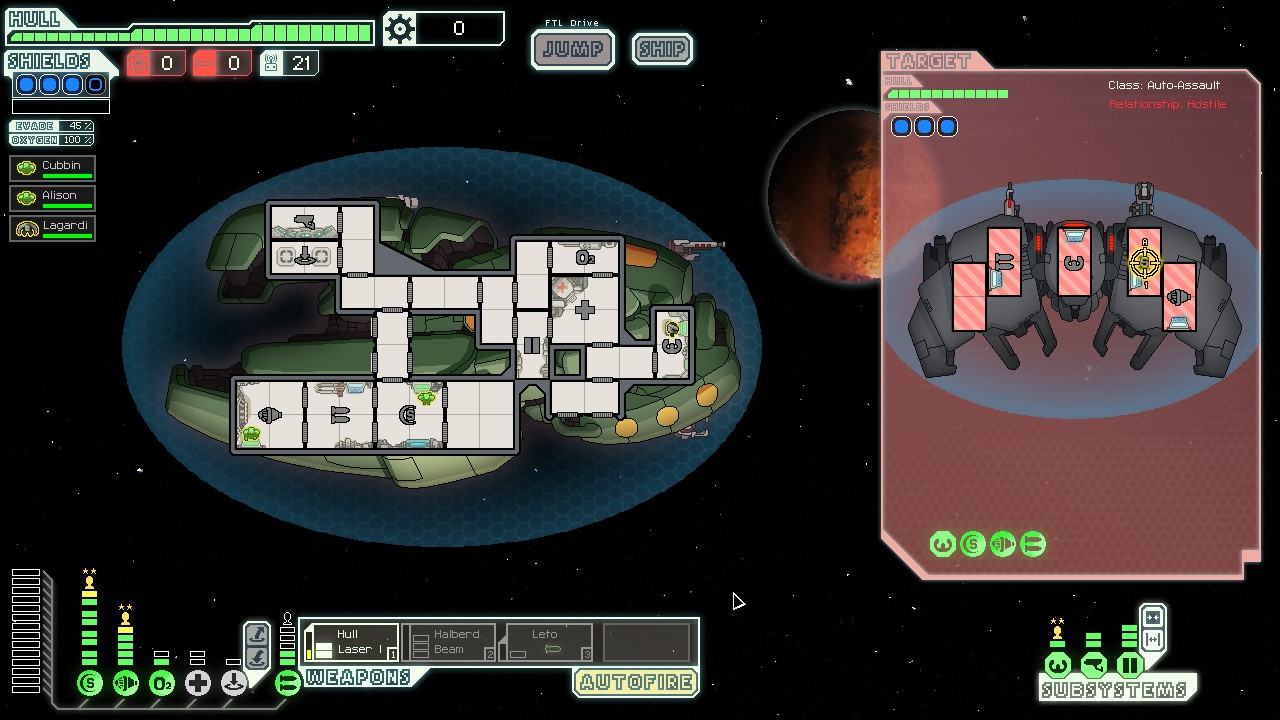Viewport: 1280px width, 720px height.
Task: Click the drone control system icon
Action: [234, 684]
